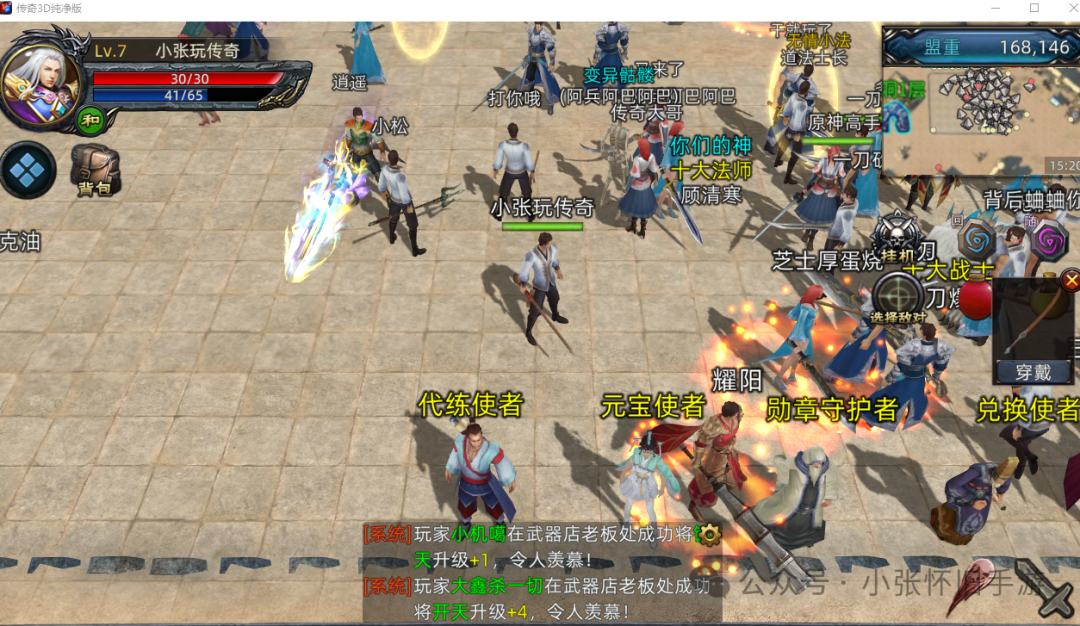The width and height of the screenshot is (1080, 626).
Task: Close the equipment popup with the X
Action: pos(1071,280)
